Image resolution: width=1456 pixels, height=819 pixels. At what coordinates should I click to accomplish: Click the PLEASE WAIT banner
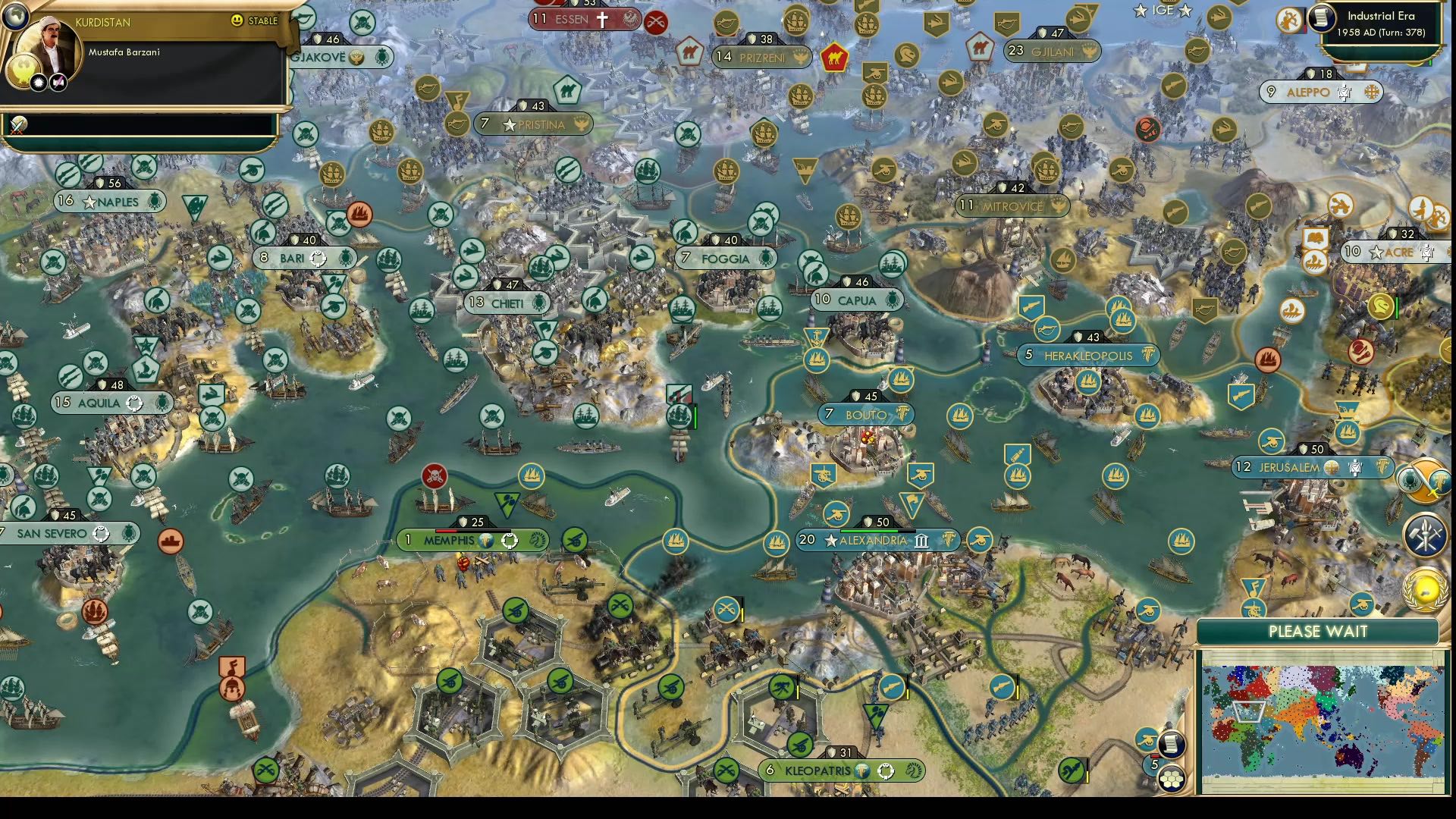pos(1318,631)
